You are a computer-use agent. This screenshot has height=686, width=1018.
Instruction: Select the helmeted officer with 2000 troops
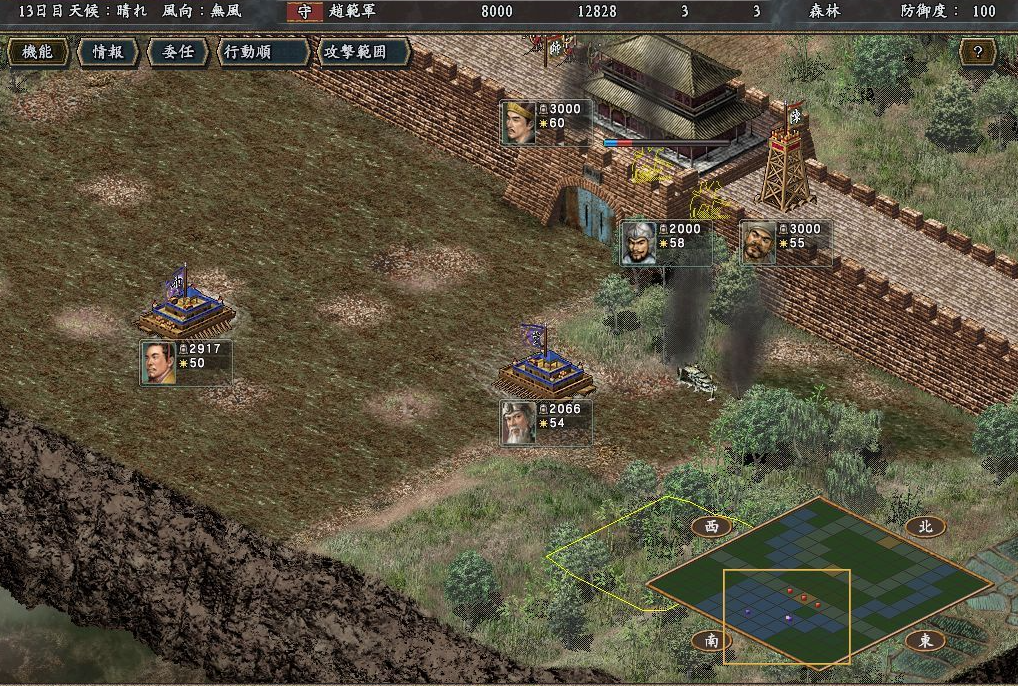[666, 243]
